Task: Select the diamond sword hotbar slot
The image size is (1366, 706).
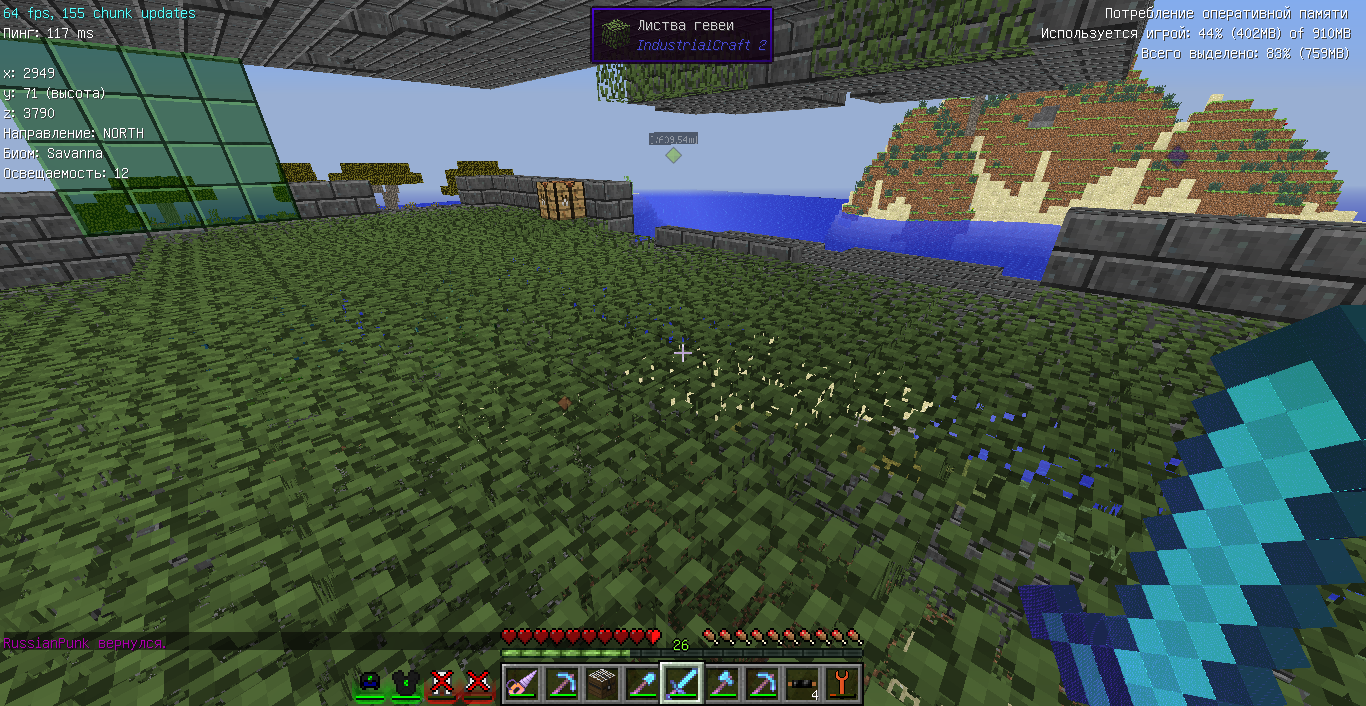Action: [681, 684]
